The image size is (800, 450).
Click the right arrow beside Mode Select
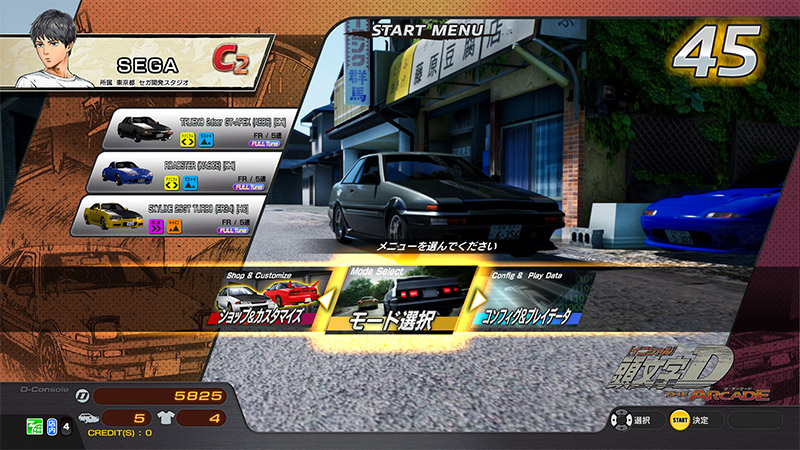[x=477, y=298]
